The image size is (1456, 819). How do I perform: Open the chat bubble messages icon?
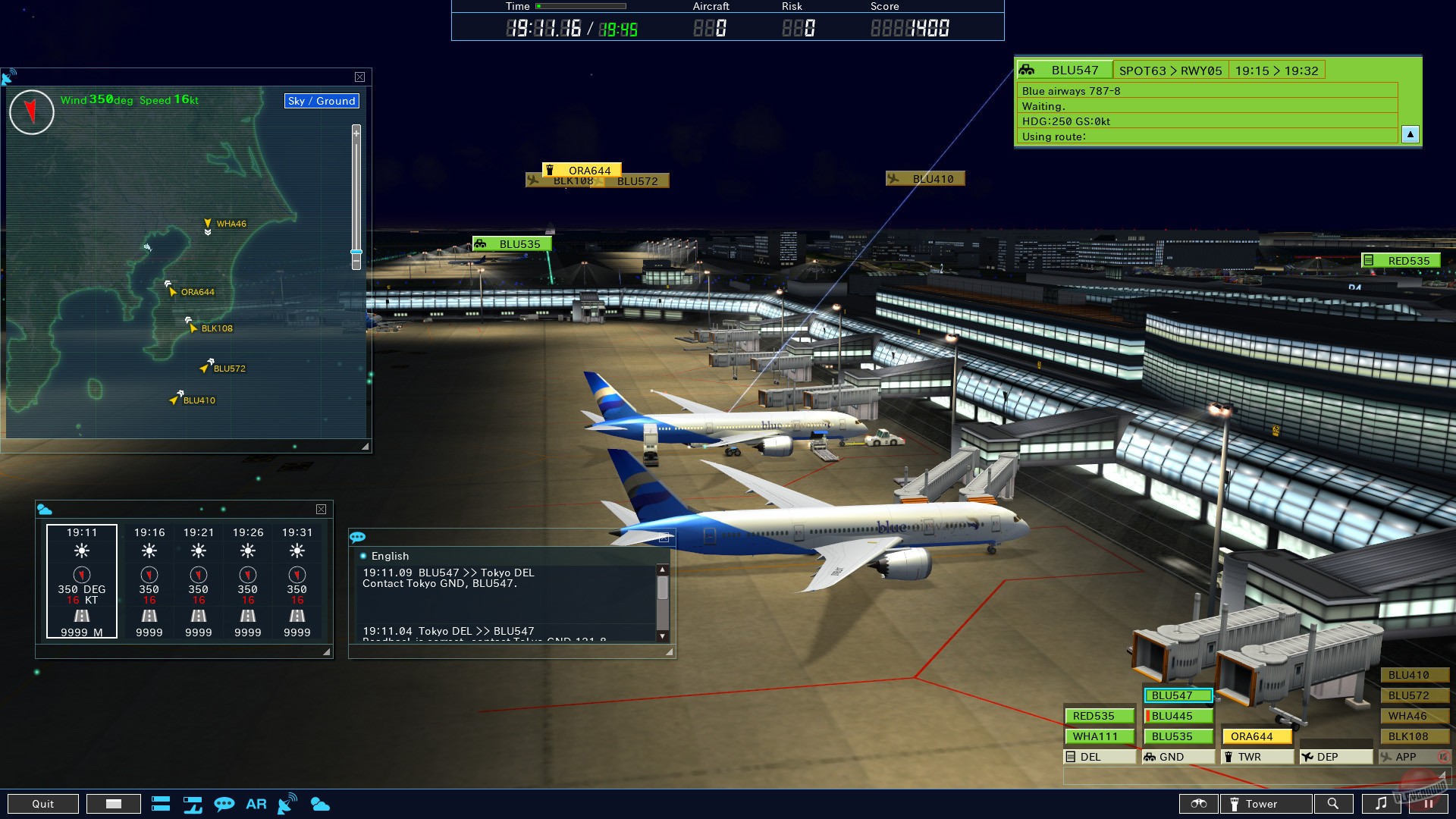[224, 803]
